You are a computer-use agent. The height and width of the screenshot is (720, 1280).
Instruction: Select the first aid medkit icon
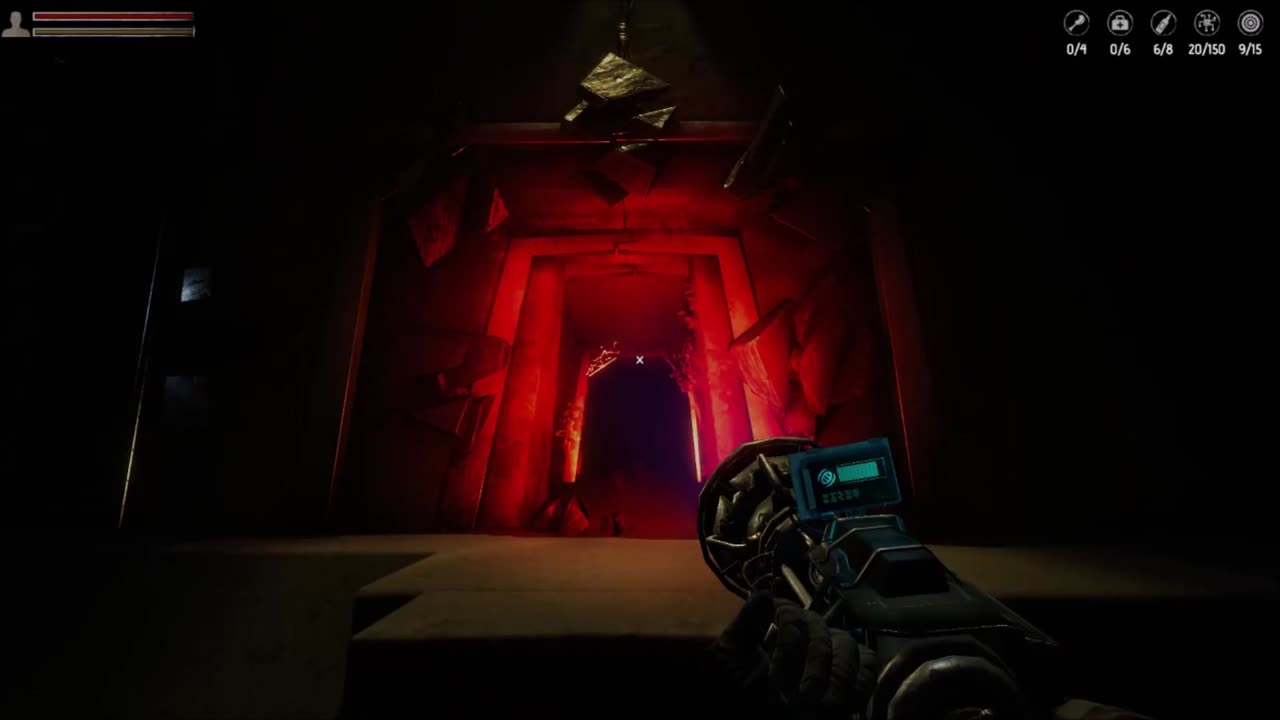click(1120, 23)
